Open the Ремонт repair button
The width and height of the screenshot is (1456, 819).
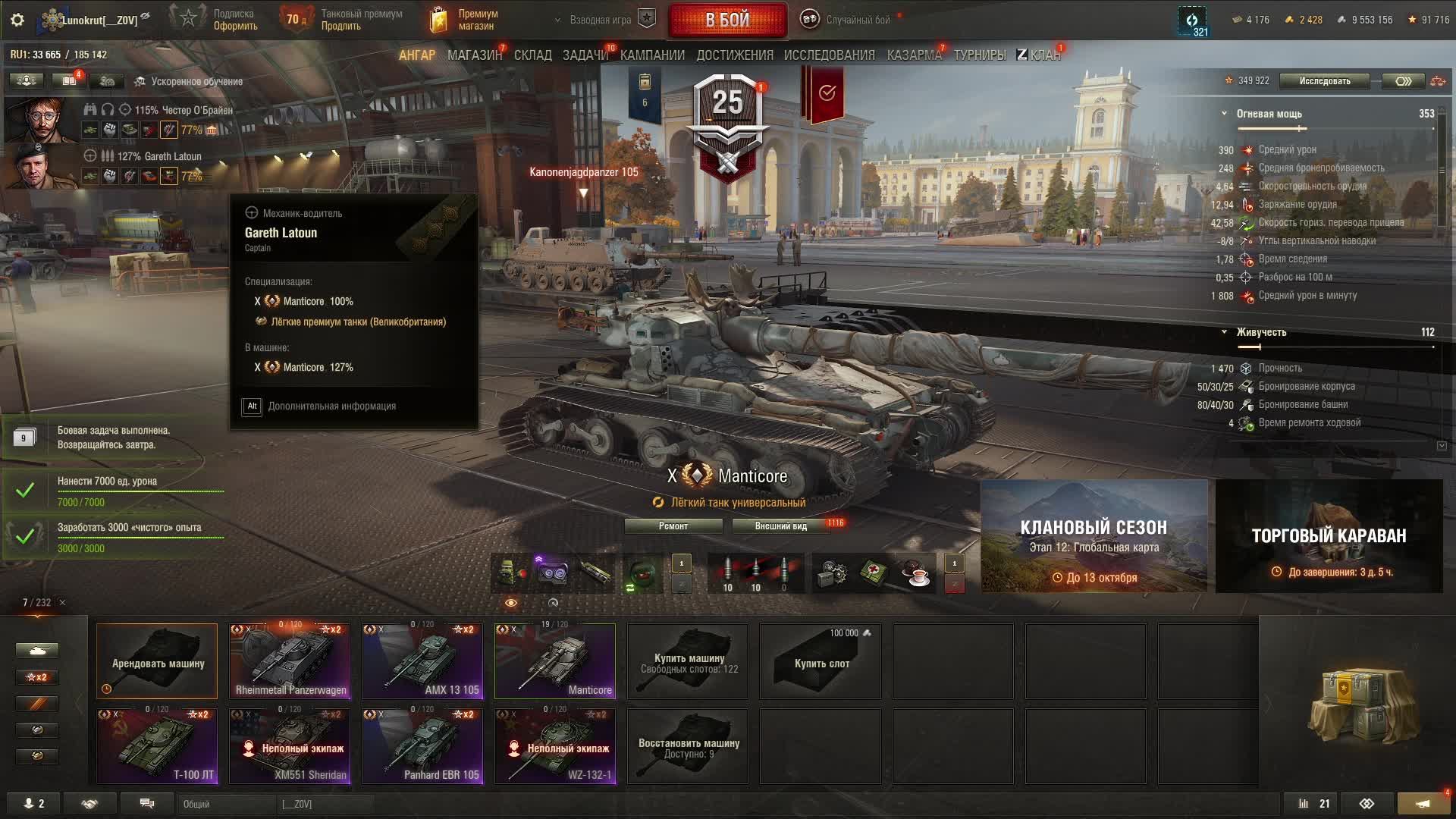pyautogui.click(x=673, y=526)
